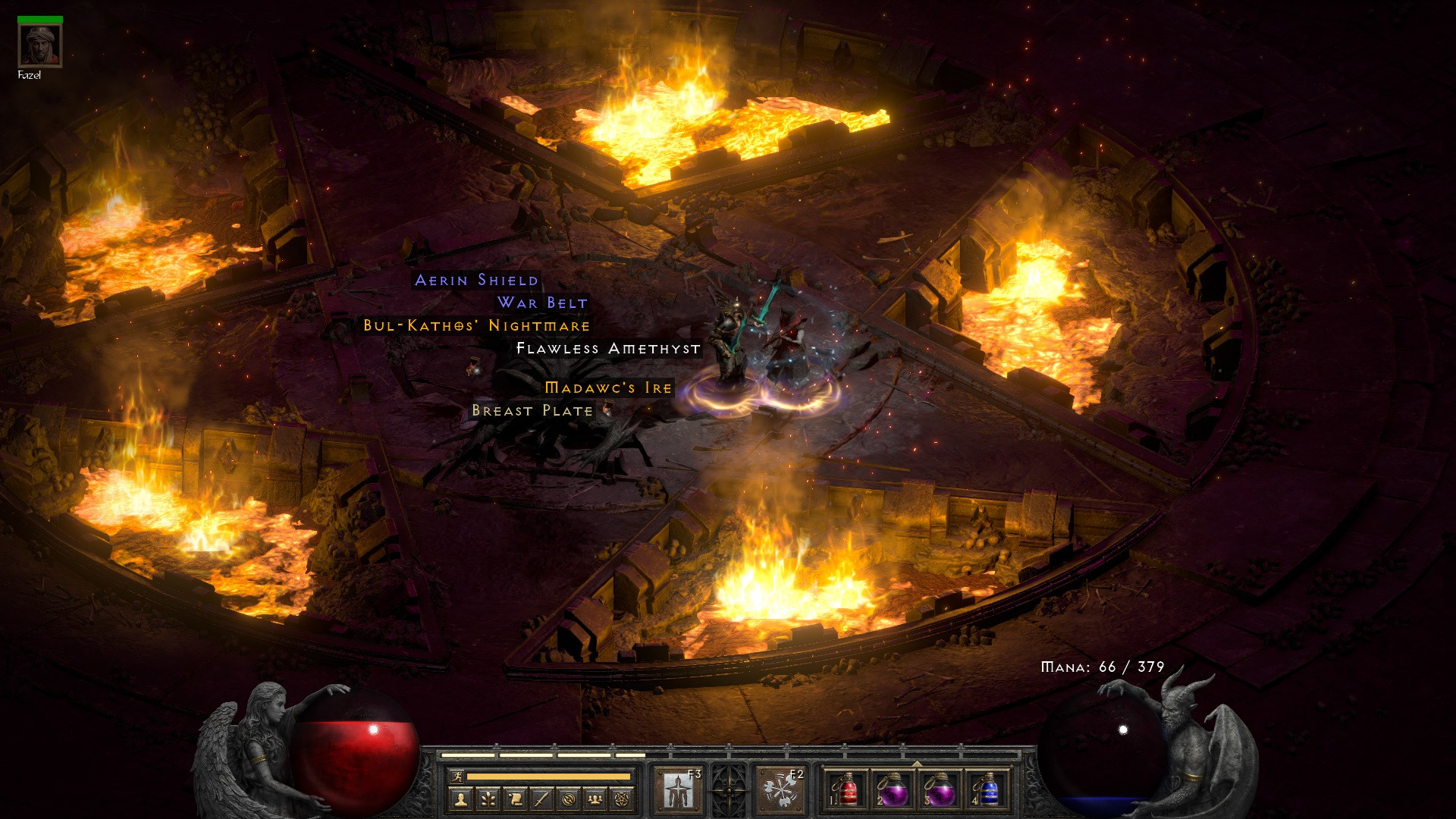
Task: Toggle run/walk with the running man icon
Action: [x=458, y=776]
